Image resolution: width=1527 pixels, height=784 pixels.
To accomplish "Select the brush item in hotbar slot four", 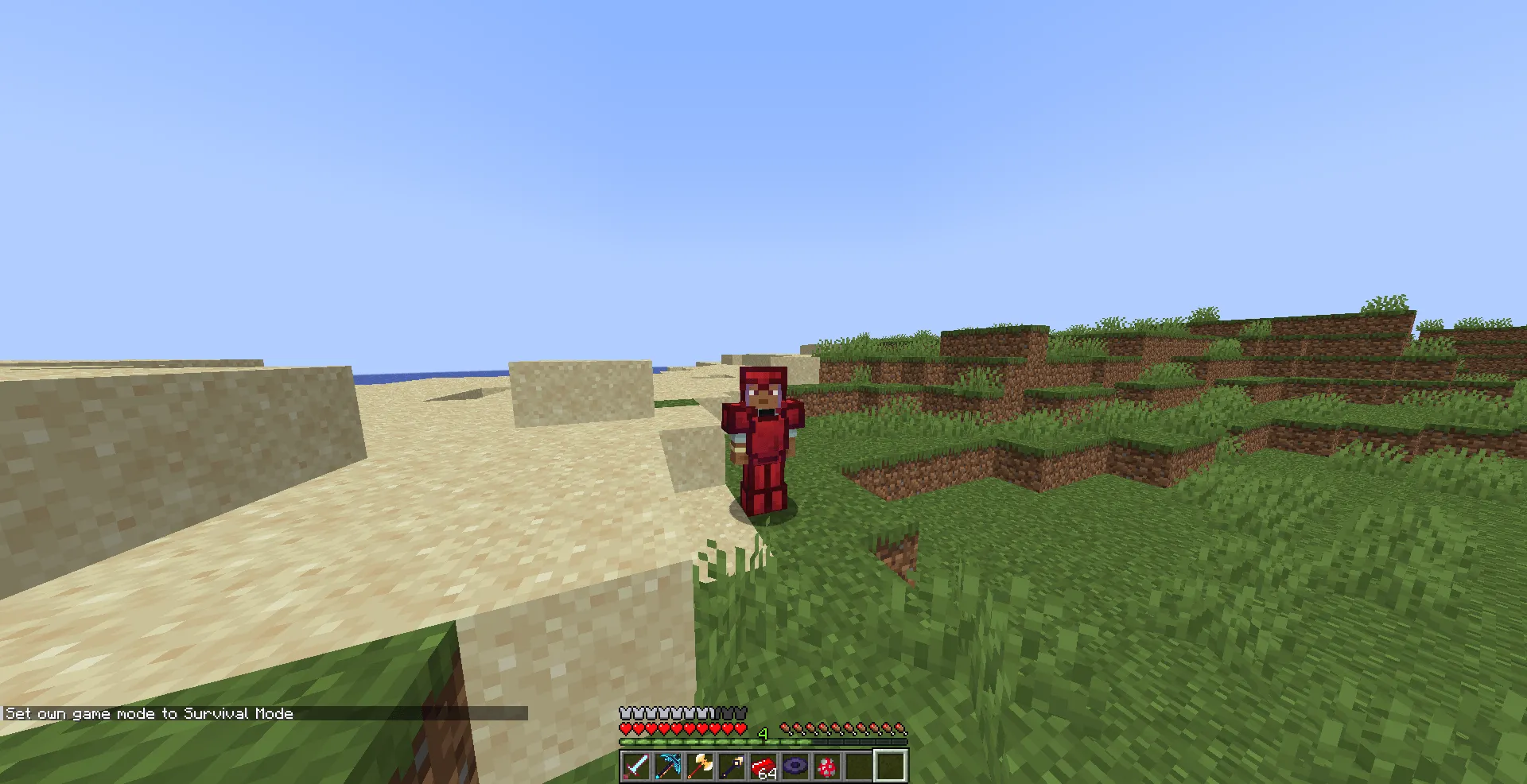I will [730, 767].
